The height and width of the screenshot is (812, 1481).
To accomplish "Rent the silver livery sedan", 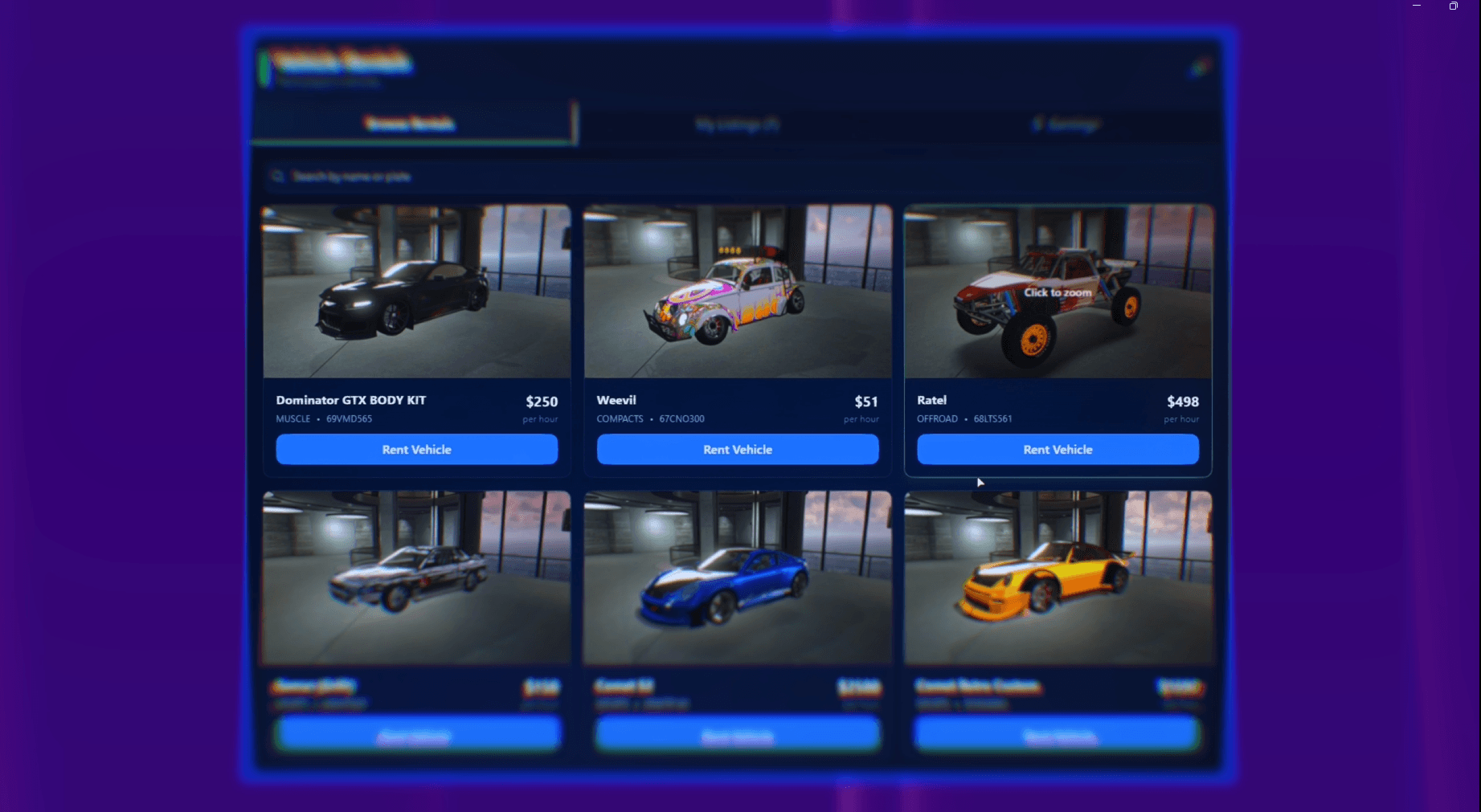I will [416, 735].
